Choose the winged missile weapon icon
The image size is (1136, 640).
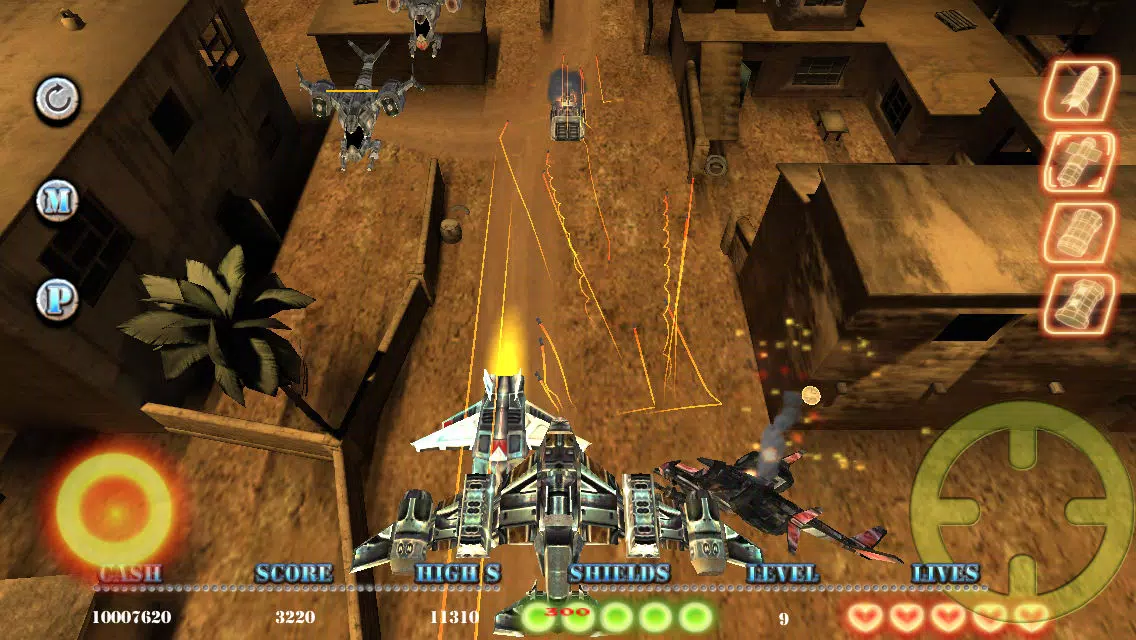[1079, 162]
